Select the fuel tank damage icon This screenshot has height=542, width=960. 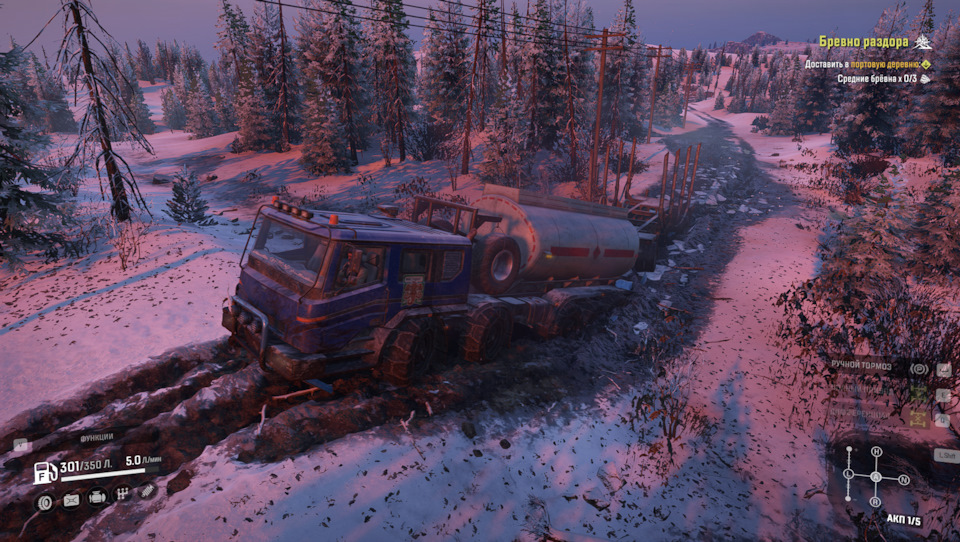pyautogui.click(x=71, y=499)
